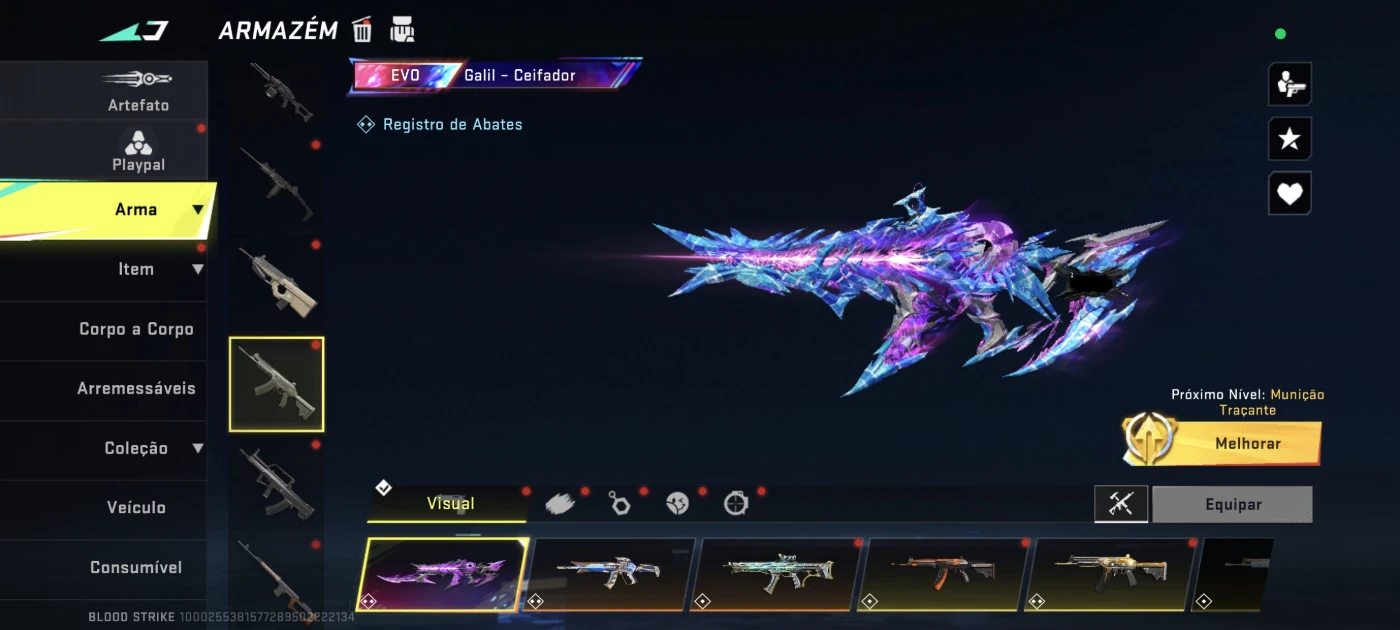1400x630 pixels.
Task: Click the Equipar button
Action: coord(1232,505)
